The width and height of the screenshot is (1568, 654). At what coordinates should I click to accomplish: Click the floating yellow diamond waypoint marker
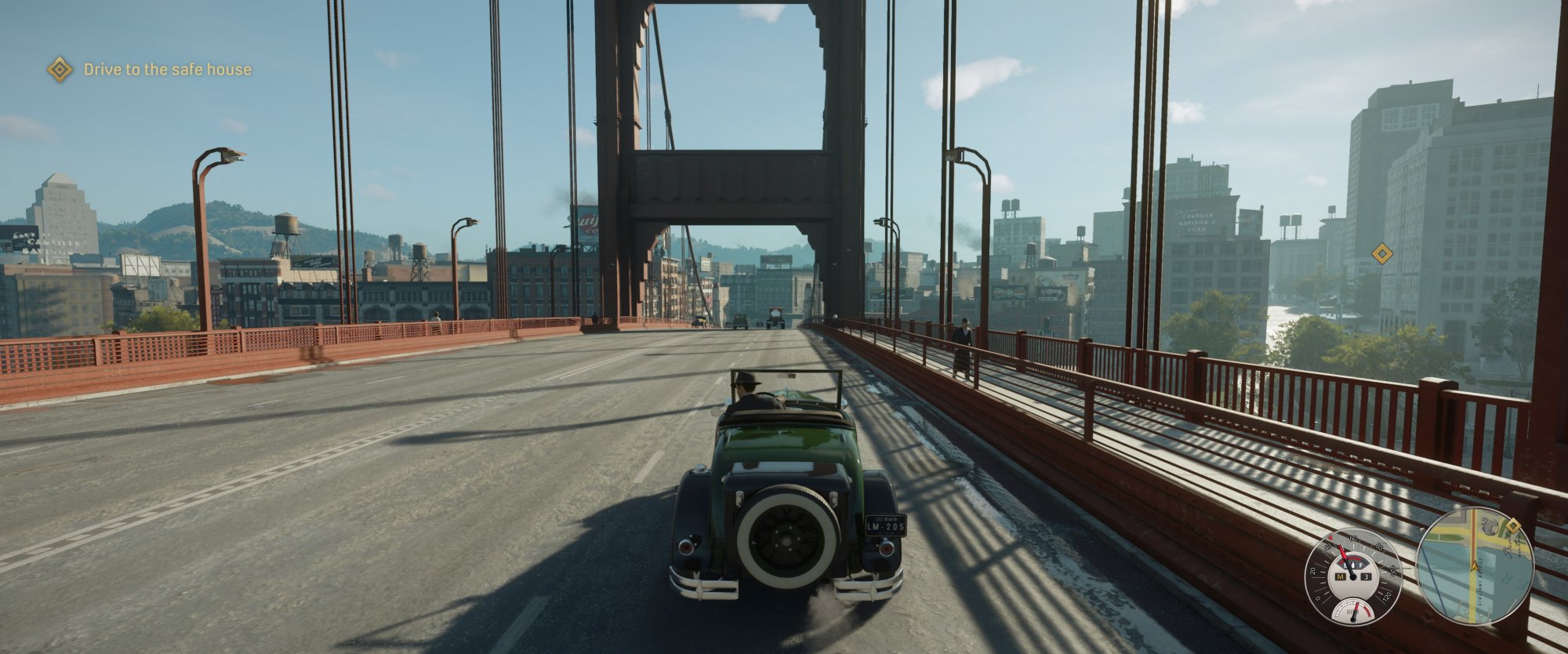click(1381, 253)
